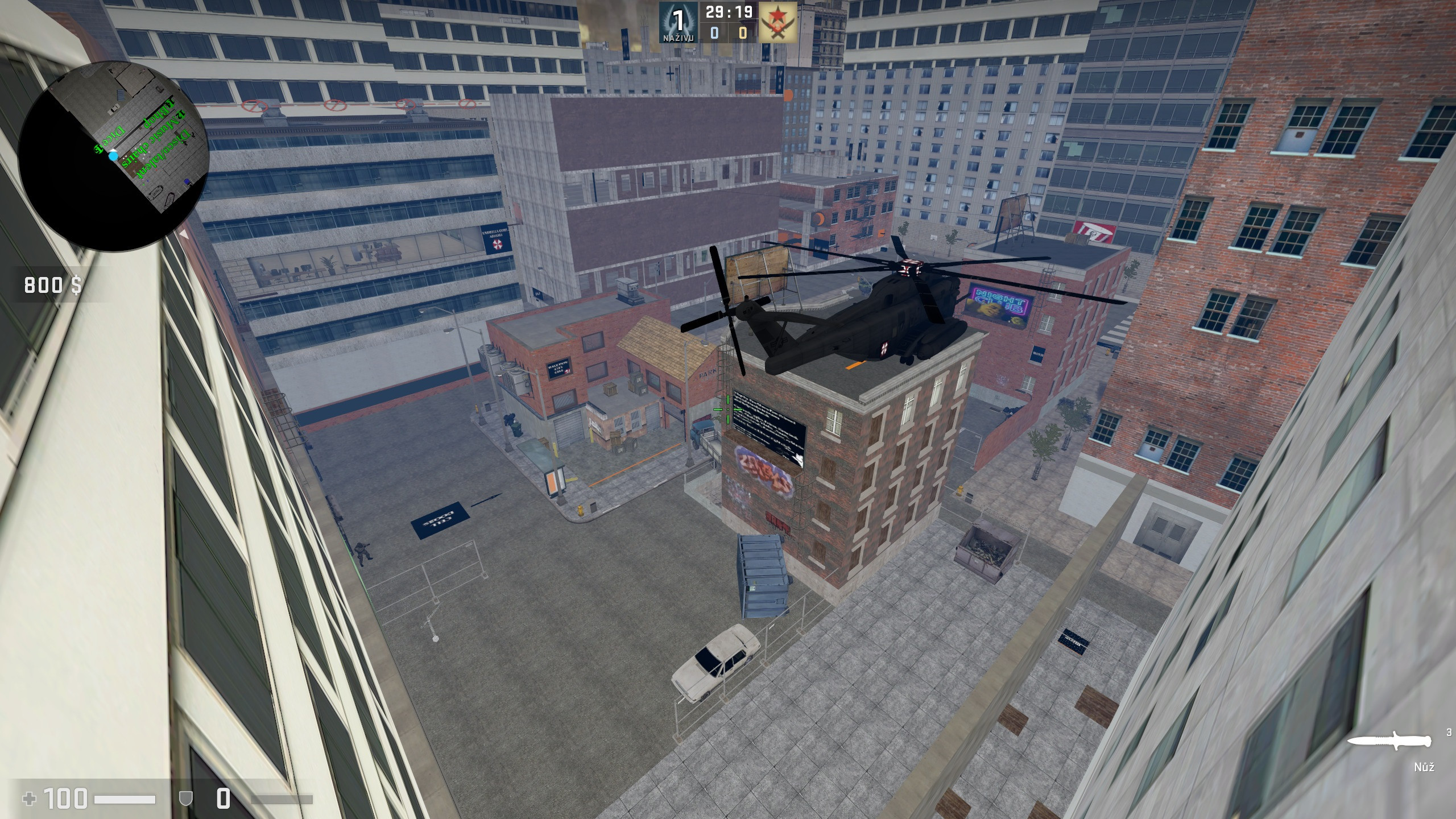
Task: Toggle the white triangle marker below the radar
Action: [x=183, y=234]
